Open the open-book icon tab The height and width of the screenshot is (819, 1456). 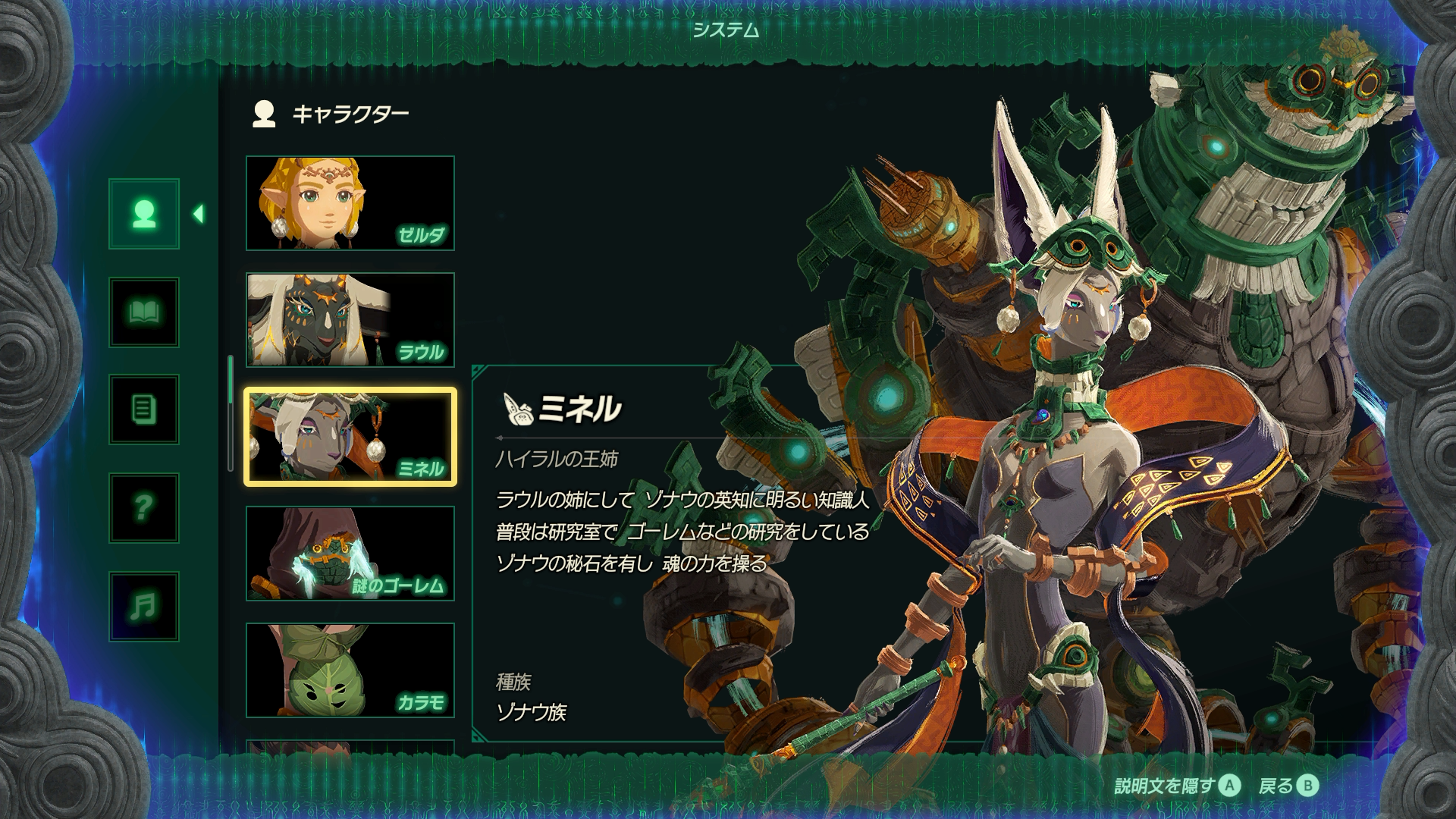(x=144, y=312)
